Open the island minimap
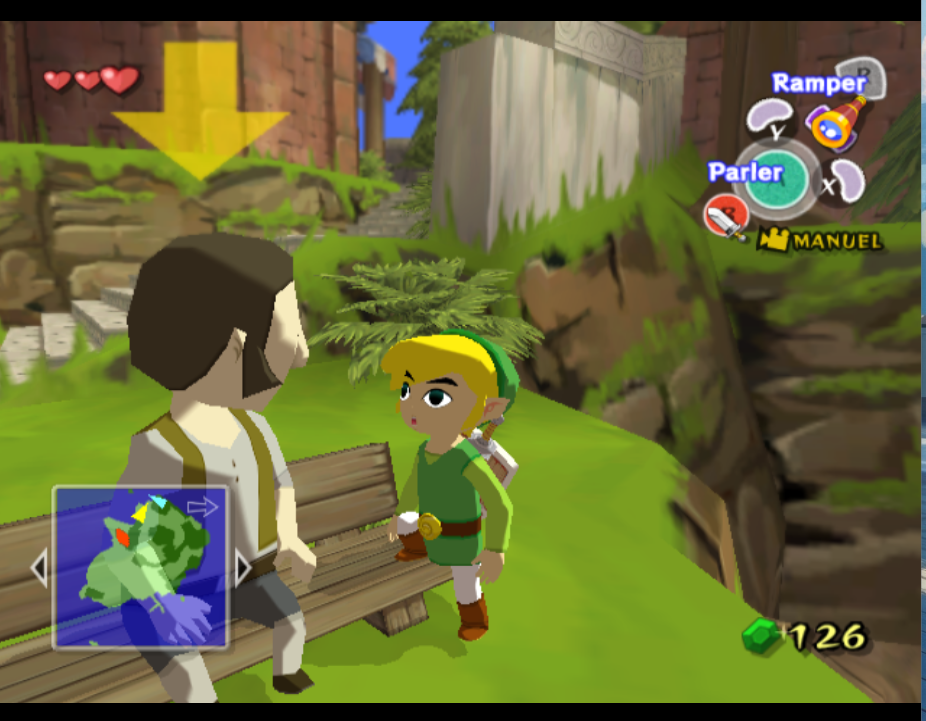 (x=140, y=567)
